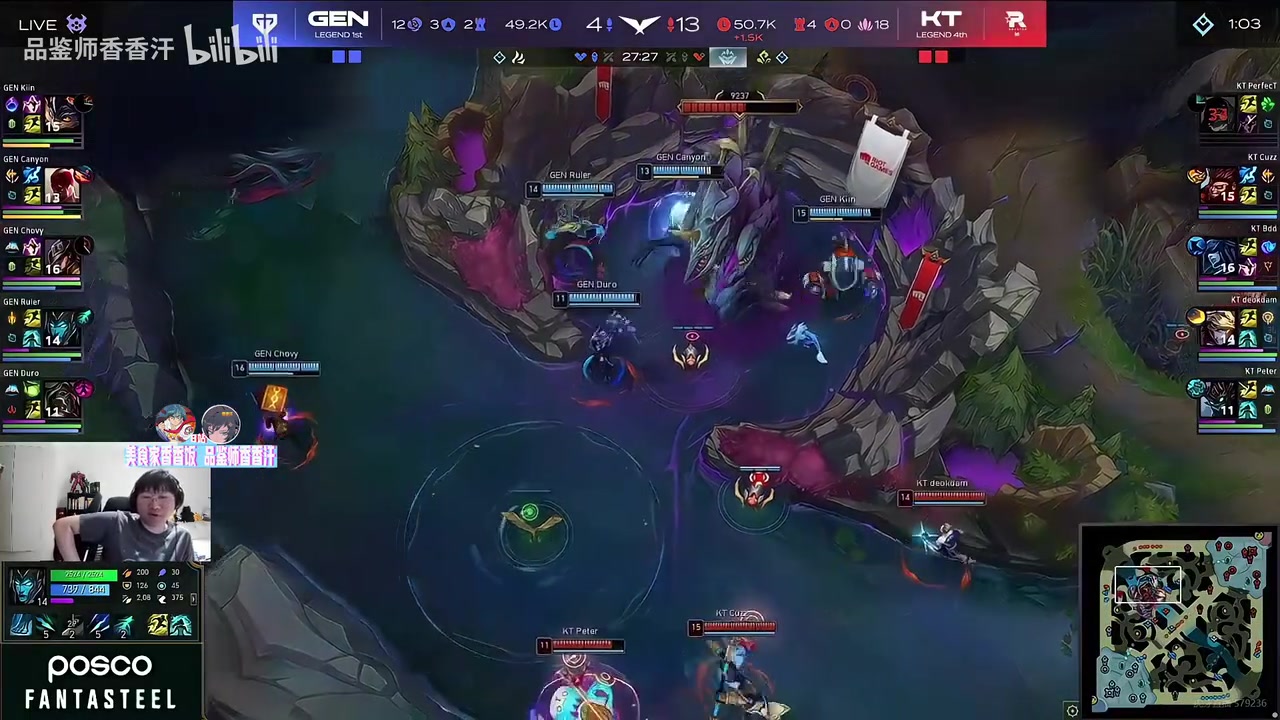1280x720 pixels.
Task: Click the yellow Flash summoner spell icon
Action: (157, 627)
